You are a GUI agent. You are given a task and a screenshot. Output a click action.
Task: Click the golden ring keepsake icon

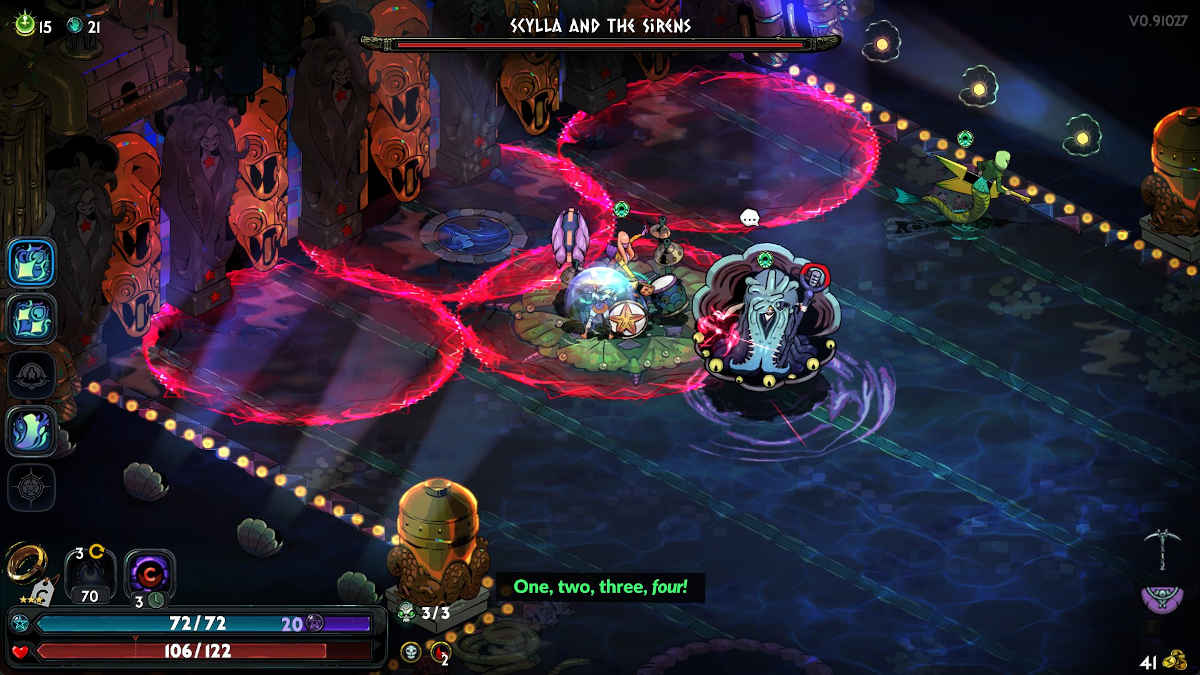point(23,563)
